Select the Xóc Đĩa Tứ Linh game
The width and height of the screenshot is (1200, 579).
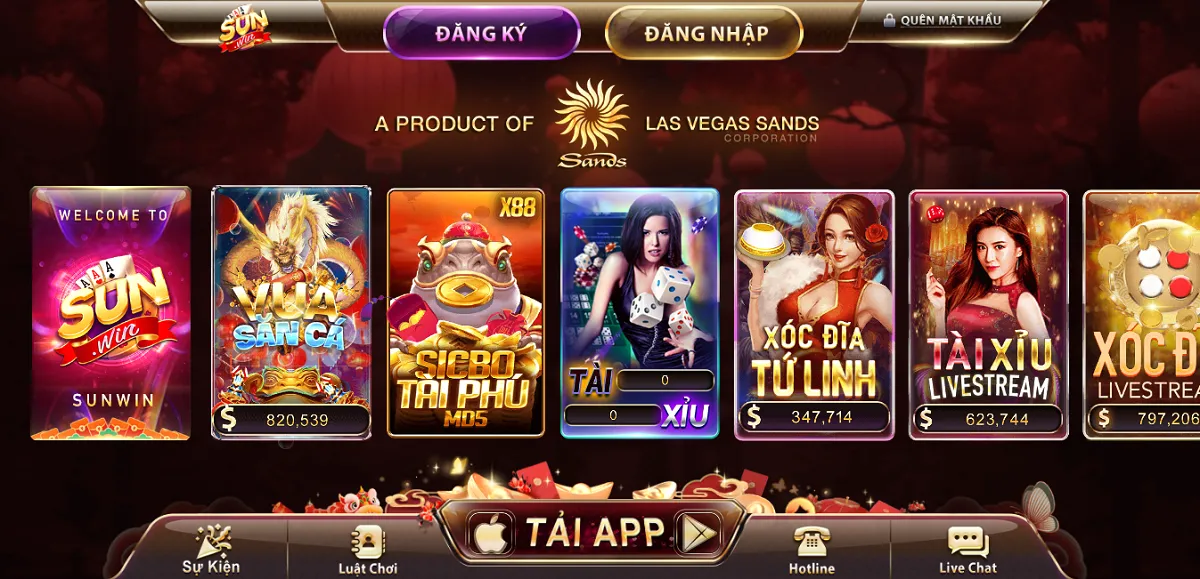[814, 312]
